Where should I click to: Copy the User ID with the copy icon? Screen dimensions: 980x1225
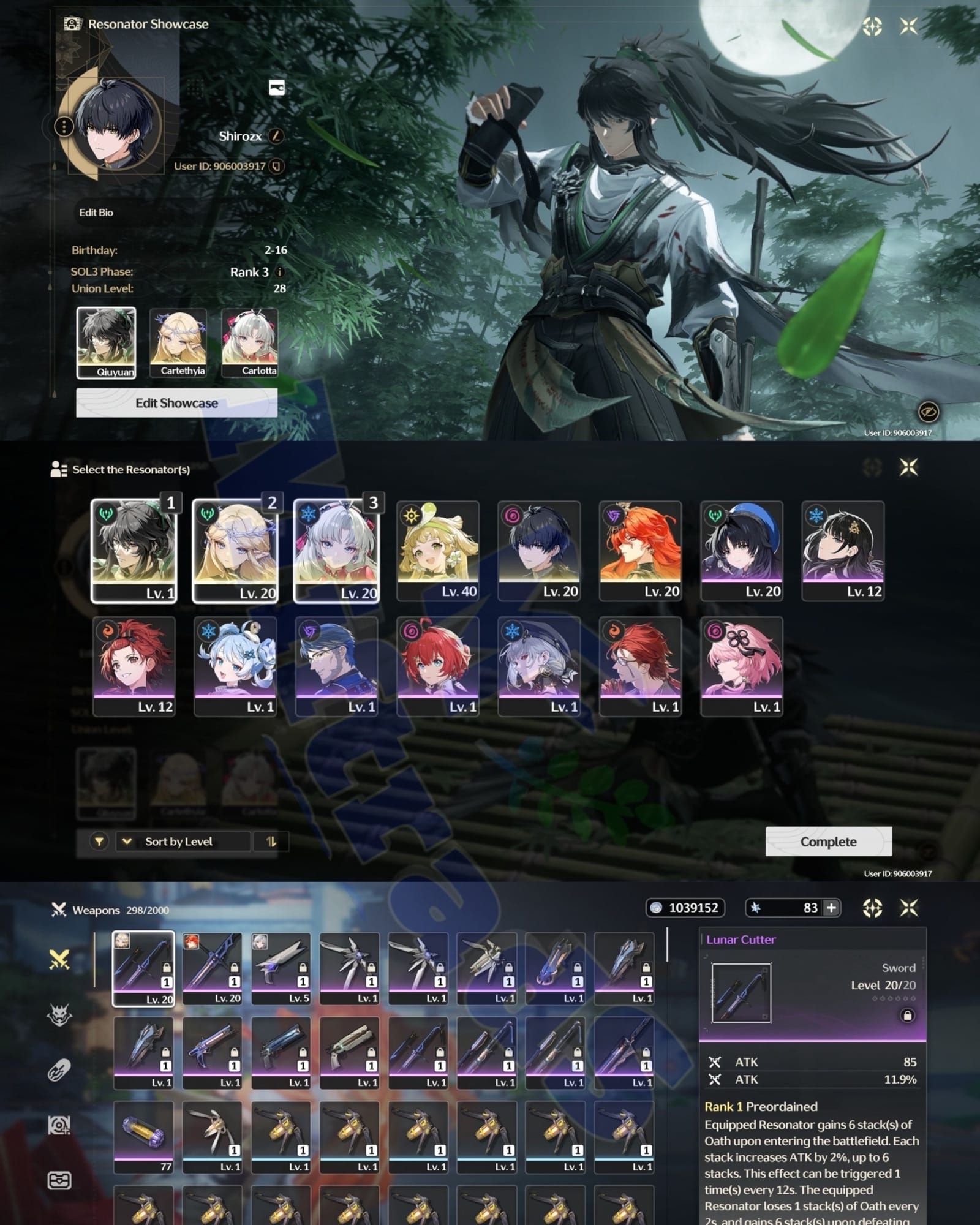277,166
